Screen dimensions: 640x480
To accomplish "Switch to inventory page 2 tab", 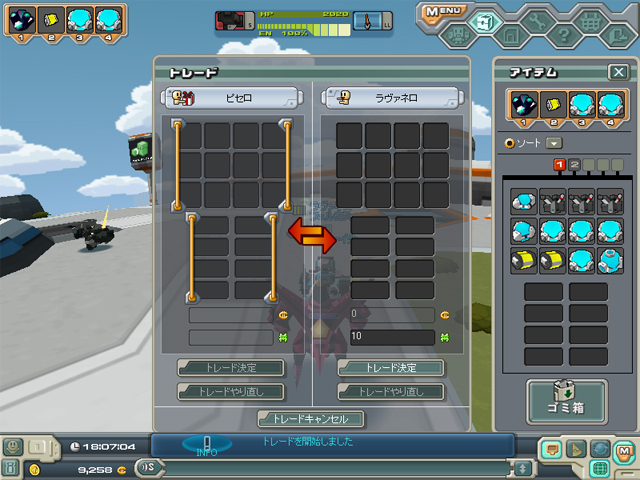I will tap(575, 165).
